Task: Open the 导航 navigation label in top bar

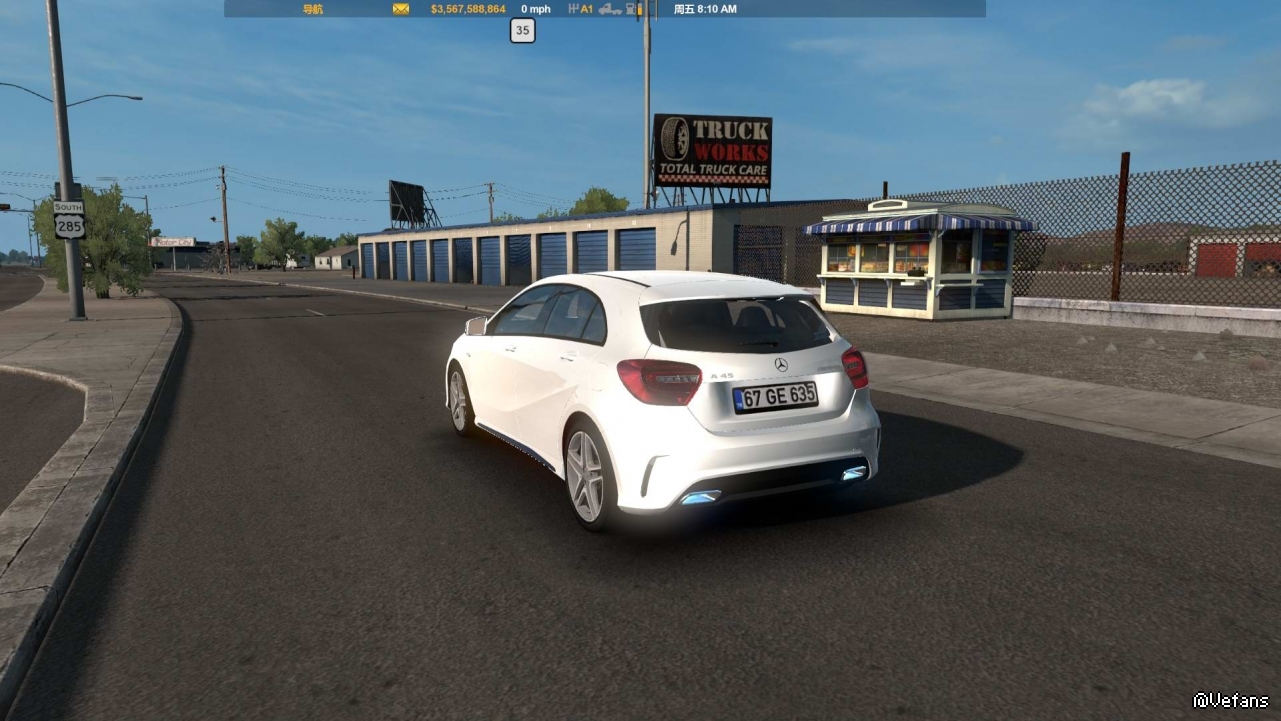Action: click(312, 9)
